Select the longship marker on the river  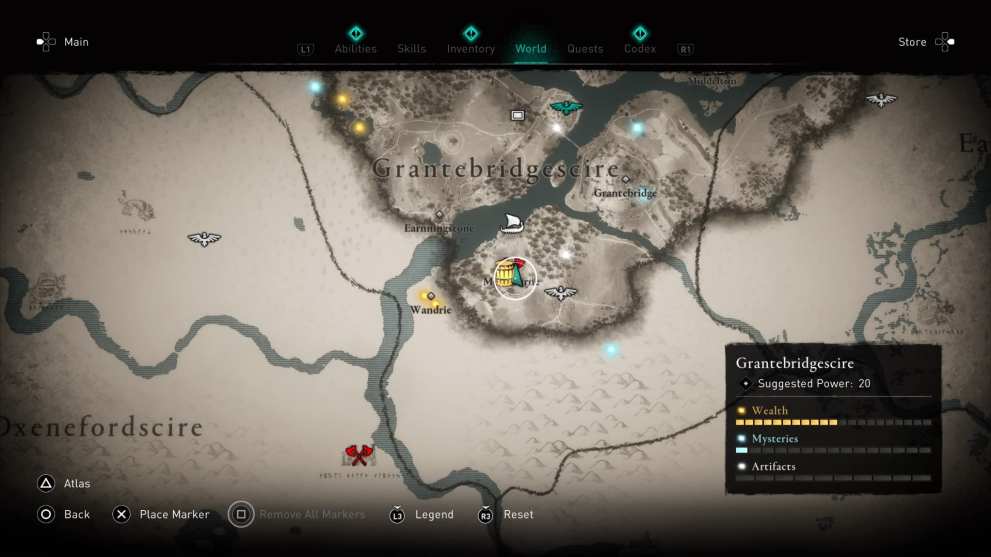pyautogui.click(x=510, y=222)
